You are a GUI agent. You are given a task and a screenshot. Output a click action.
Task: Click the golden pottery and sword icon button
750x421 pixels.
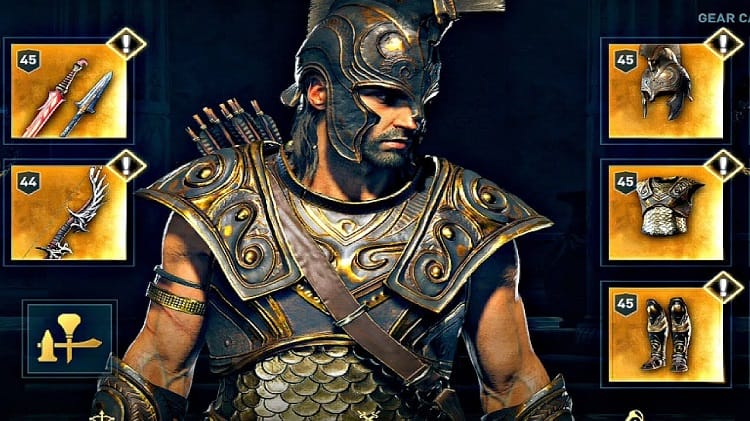point(69,339)
